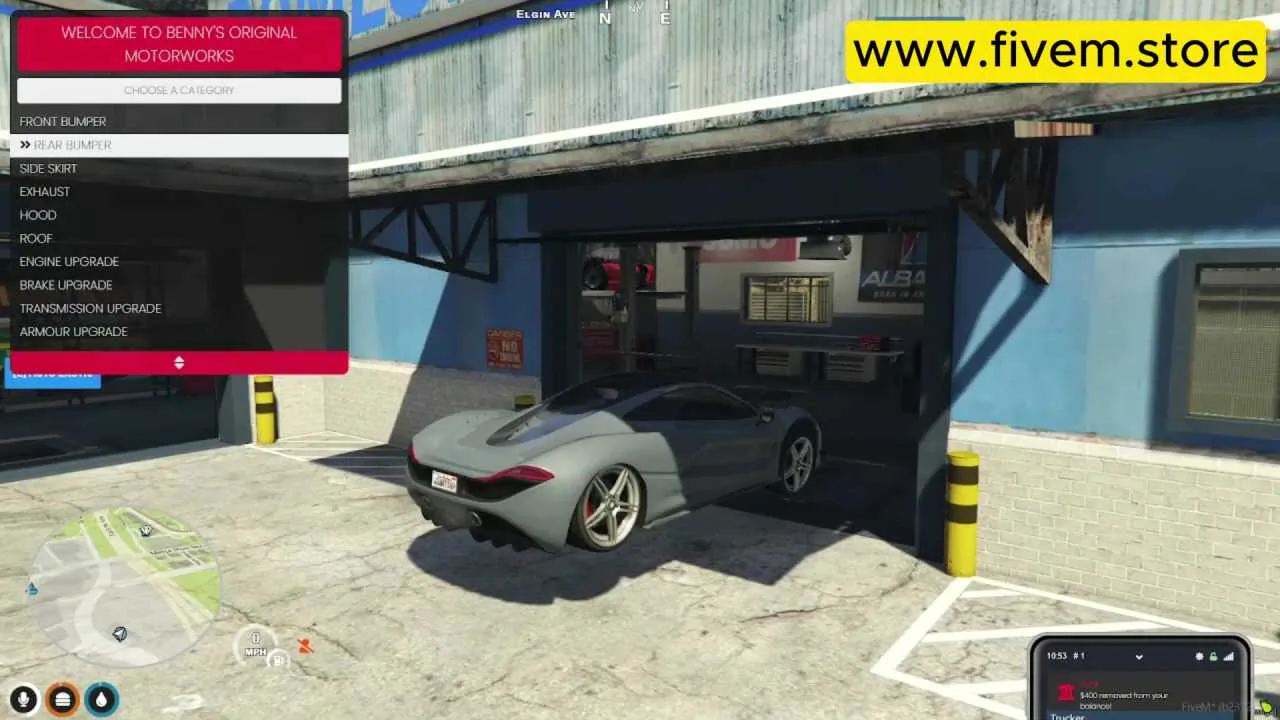Open Transmission Upgrade options
This screenshot has height=720, width=1280.
pos(90,308)
